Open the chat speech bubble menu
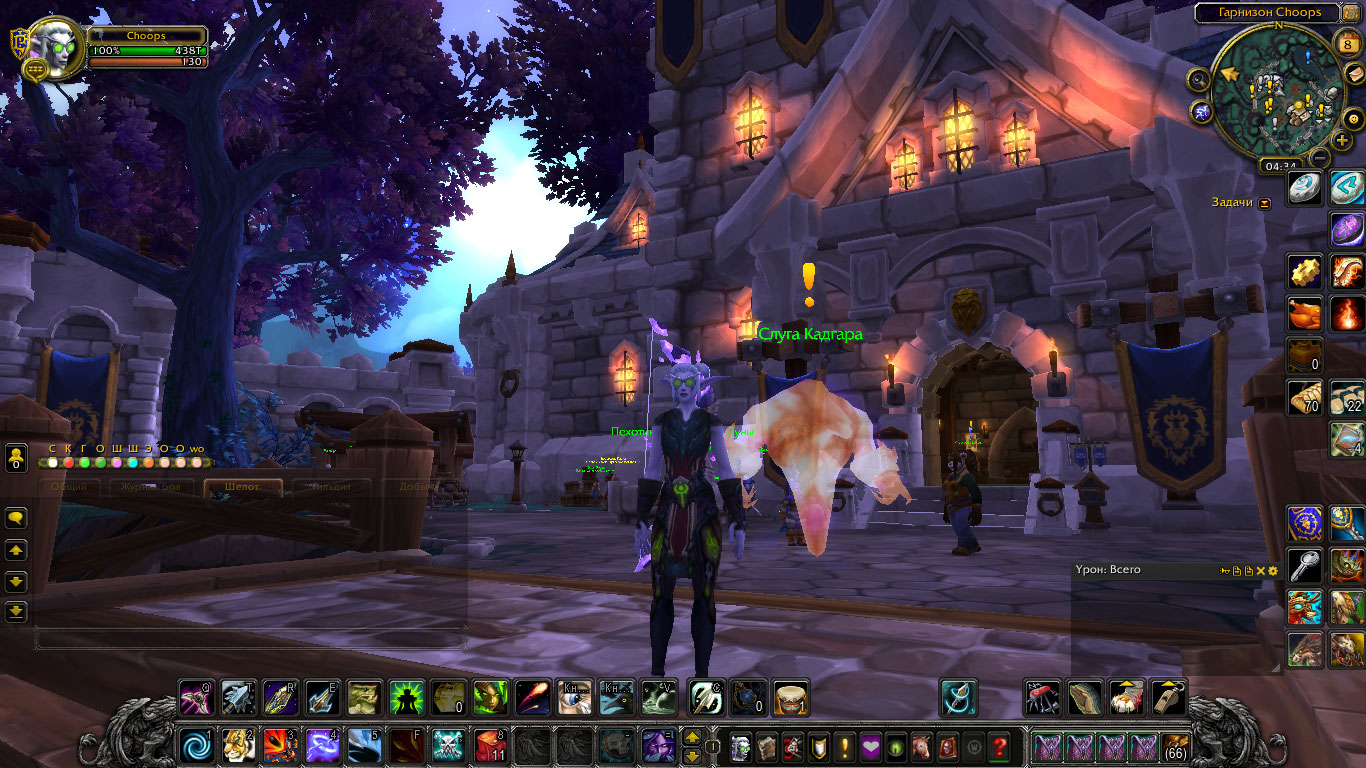Image resolution: width=1366 pixels, height=768 pixels. coord(16,518)
